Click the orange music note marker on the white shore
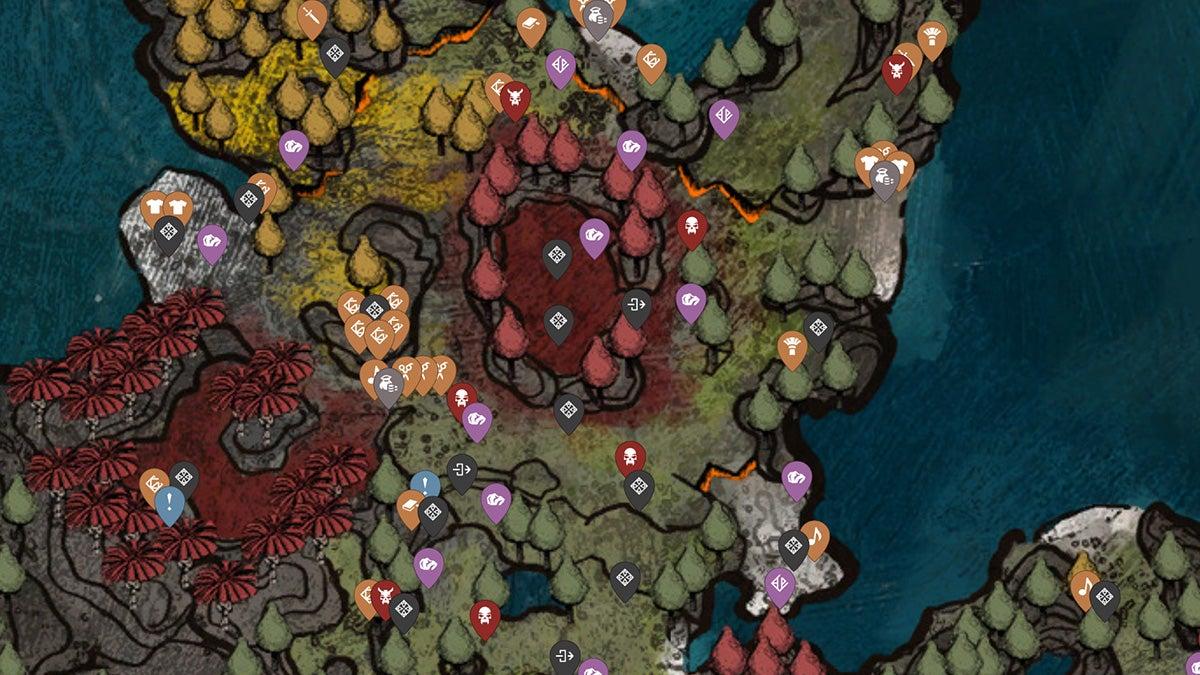The image size is (1200, 675). 815,537
